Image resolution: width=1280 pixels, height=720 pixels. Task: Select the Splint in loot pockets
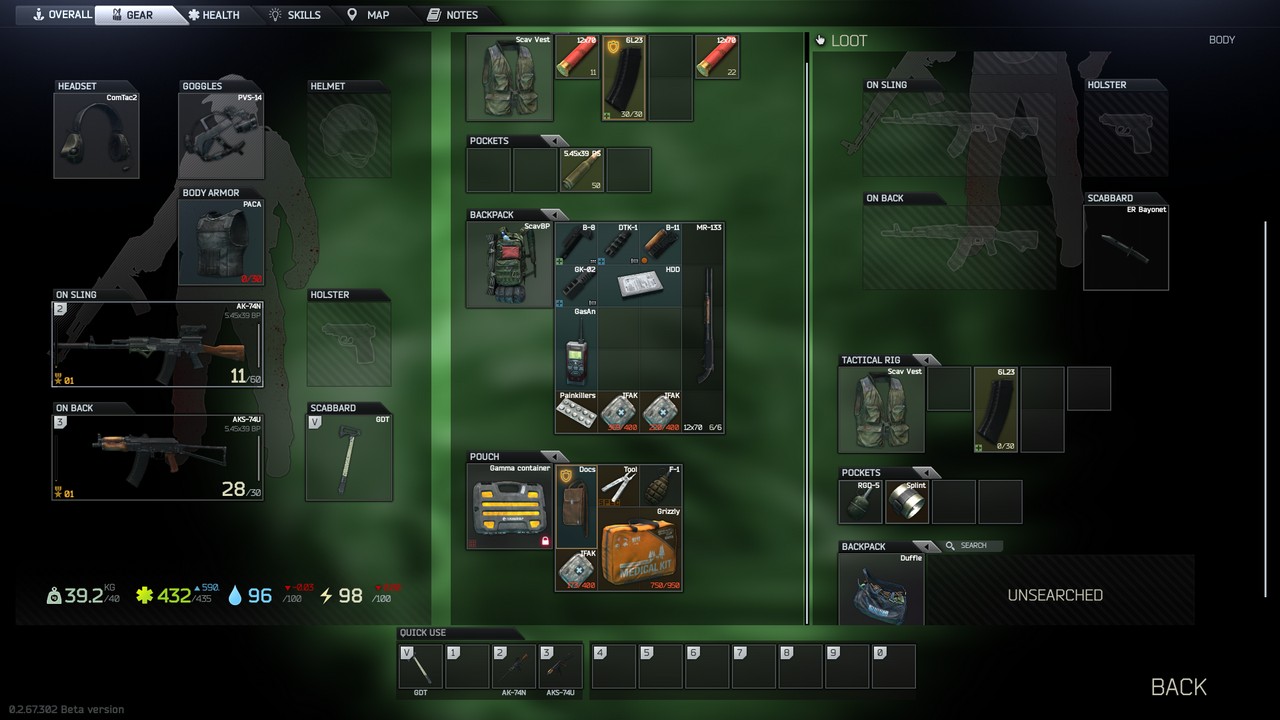907,501
